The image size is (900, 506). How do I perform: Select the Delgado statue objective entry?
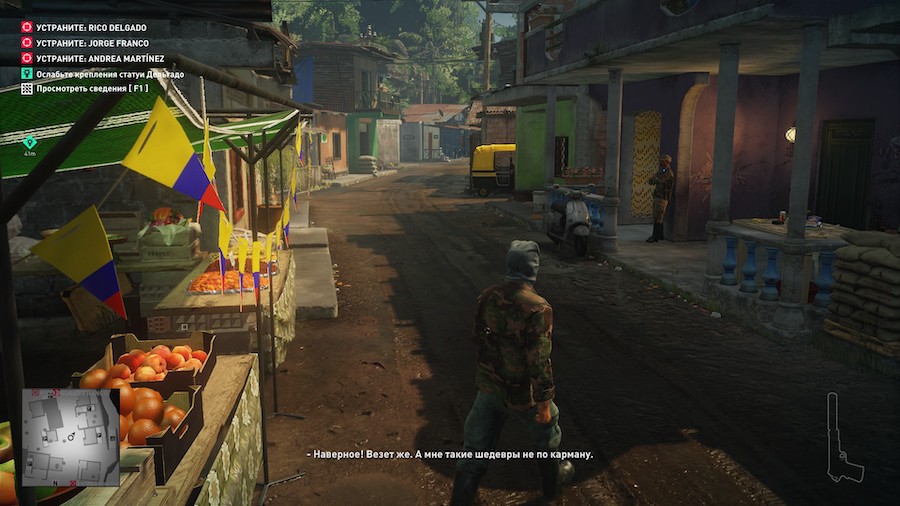pyautogui.click(x=109, y=74)
